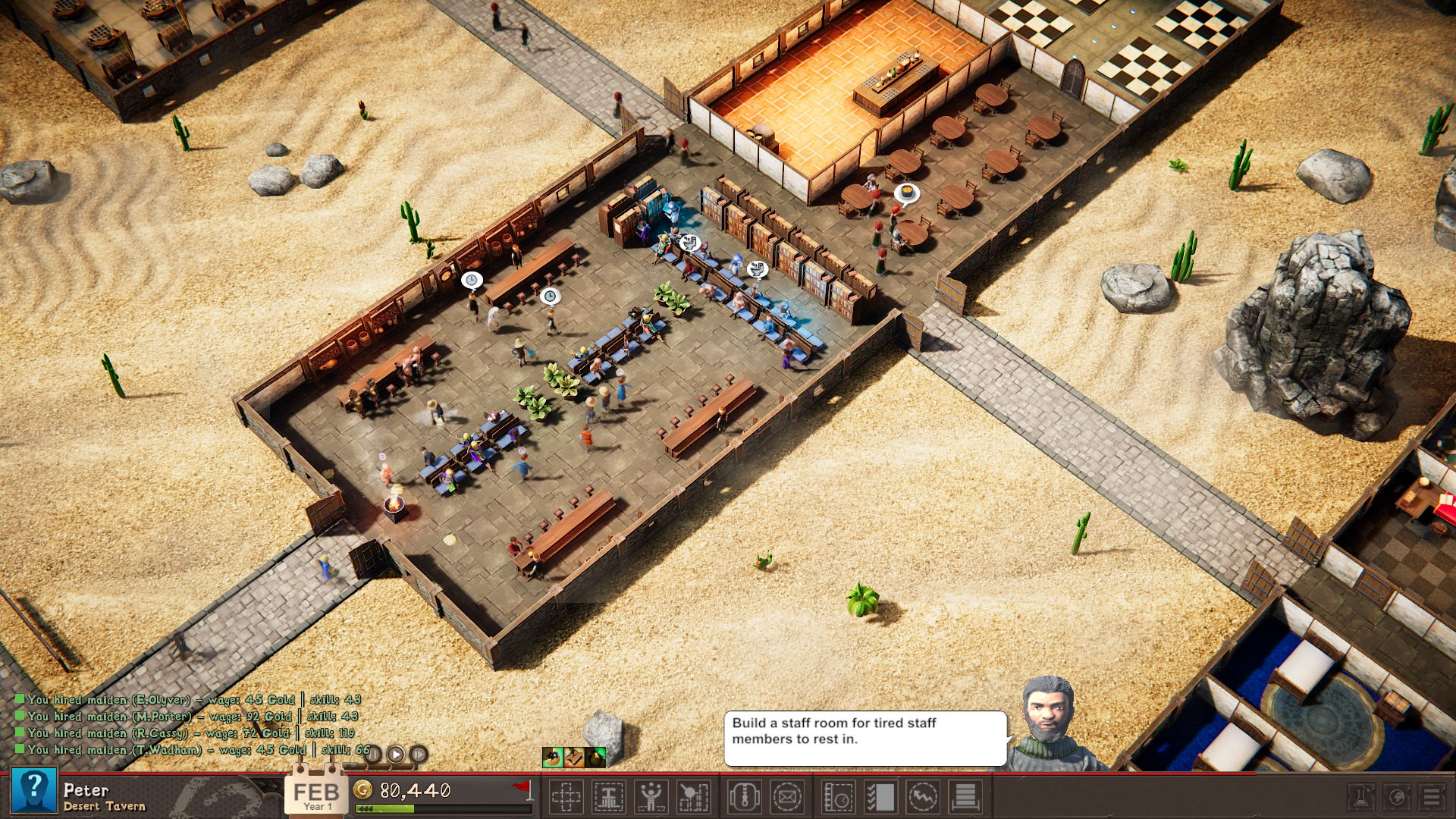This screenshot has height=819, width=1456.
Task: Open the research flask menu
Action: pos(1361,797)
